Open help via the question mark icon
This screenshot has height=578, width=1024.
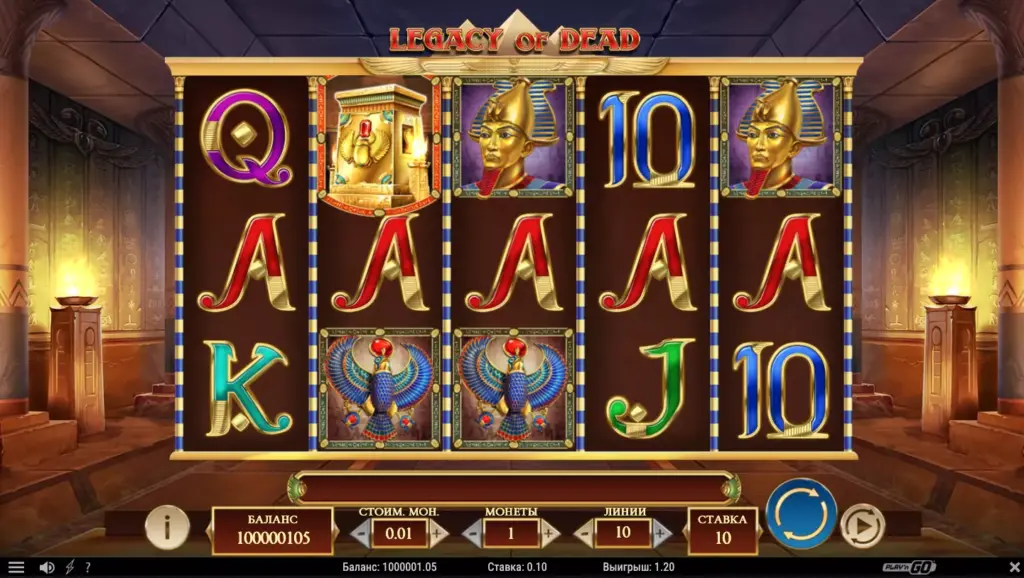pos(88,568)
